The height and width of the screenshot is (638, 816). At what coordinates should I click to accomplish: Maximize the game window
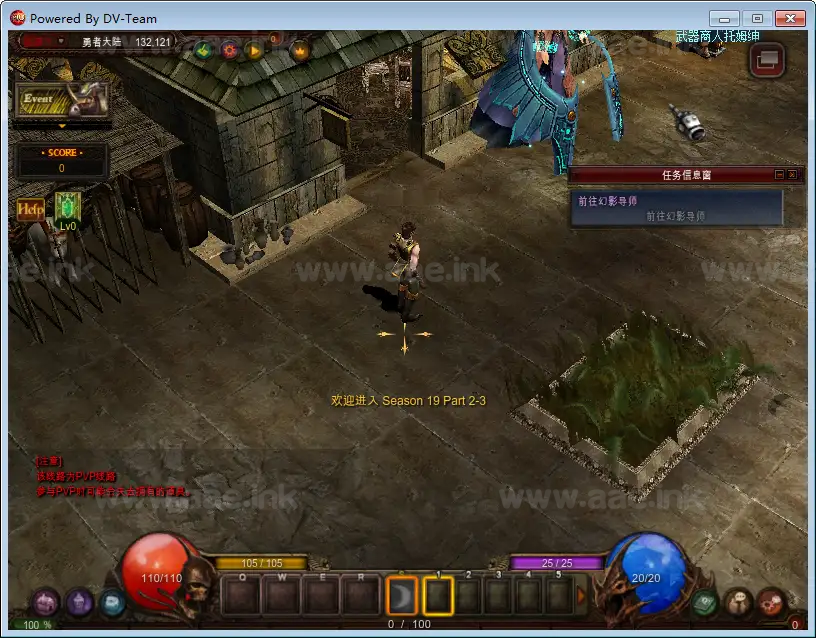757,18
